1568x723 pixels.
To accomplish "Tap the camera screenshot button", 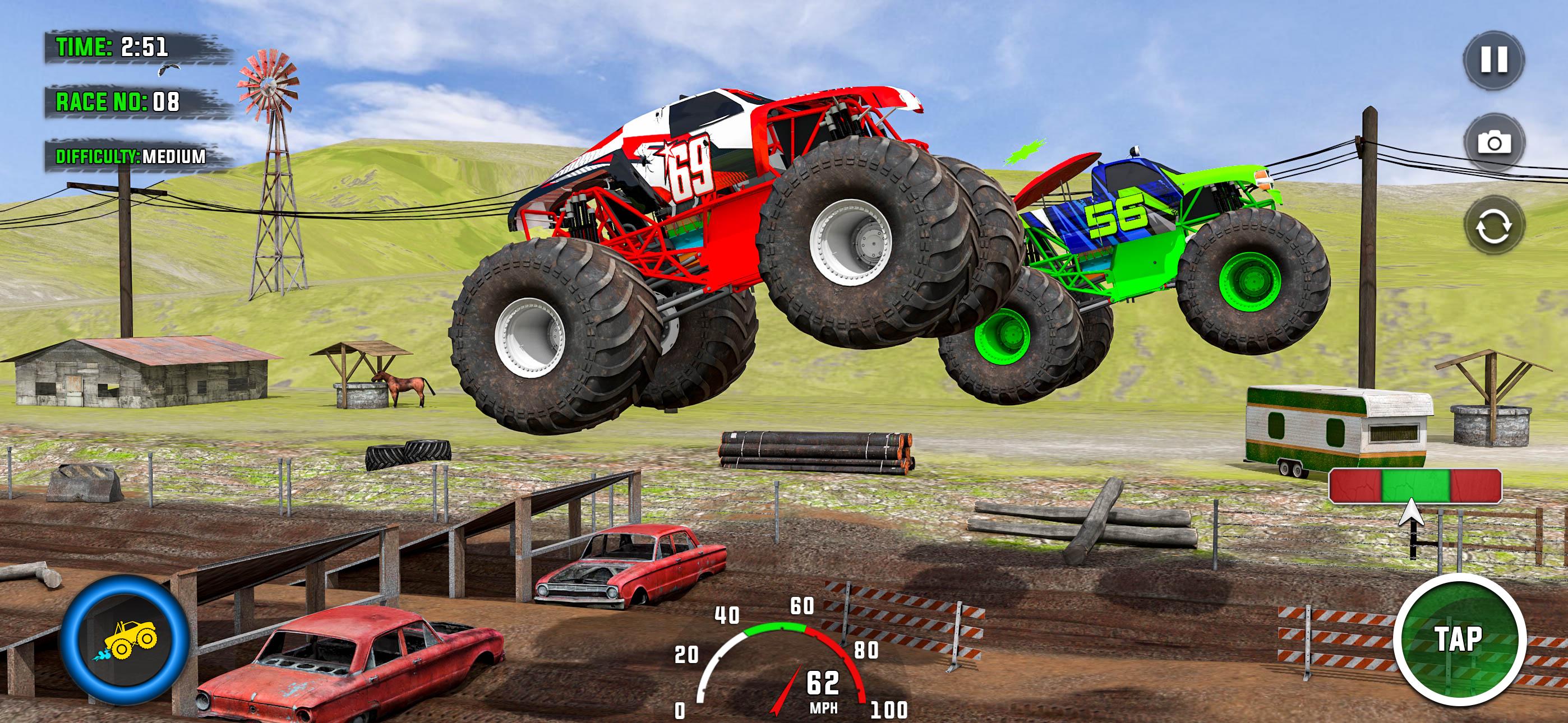I will [1494, 143].
